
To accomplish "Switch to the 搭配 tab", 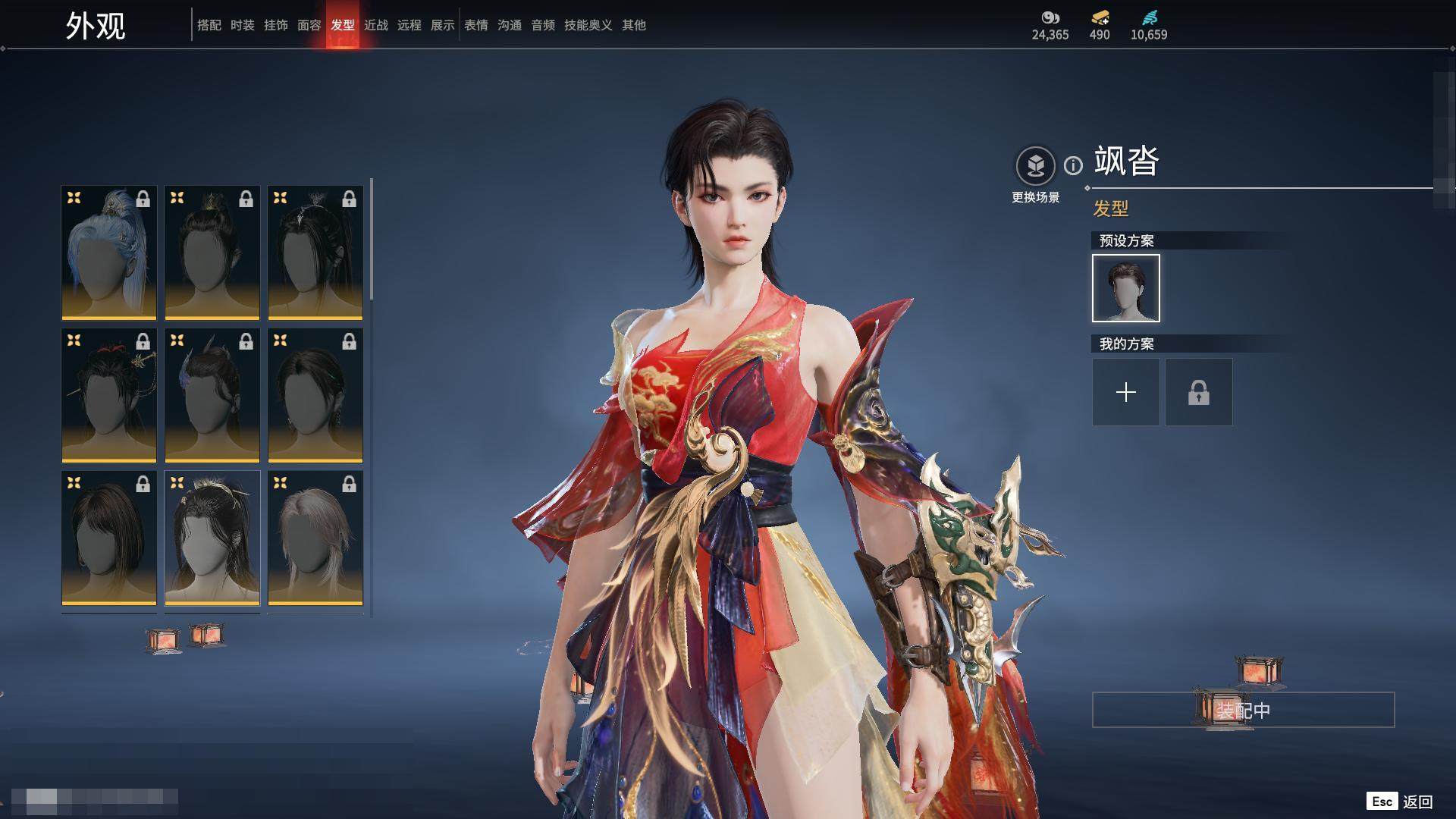I will [209, 25].
